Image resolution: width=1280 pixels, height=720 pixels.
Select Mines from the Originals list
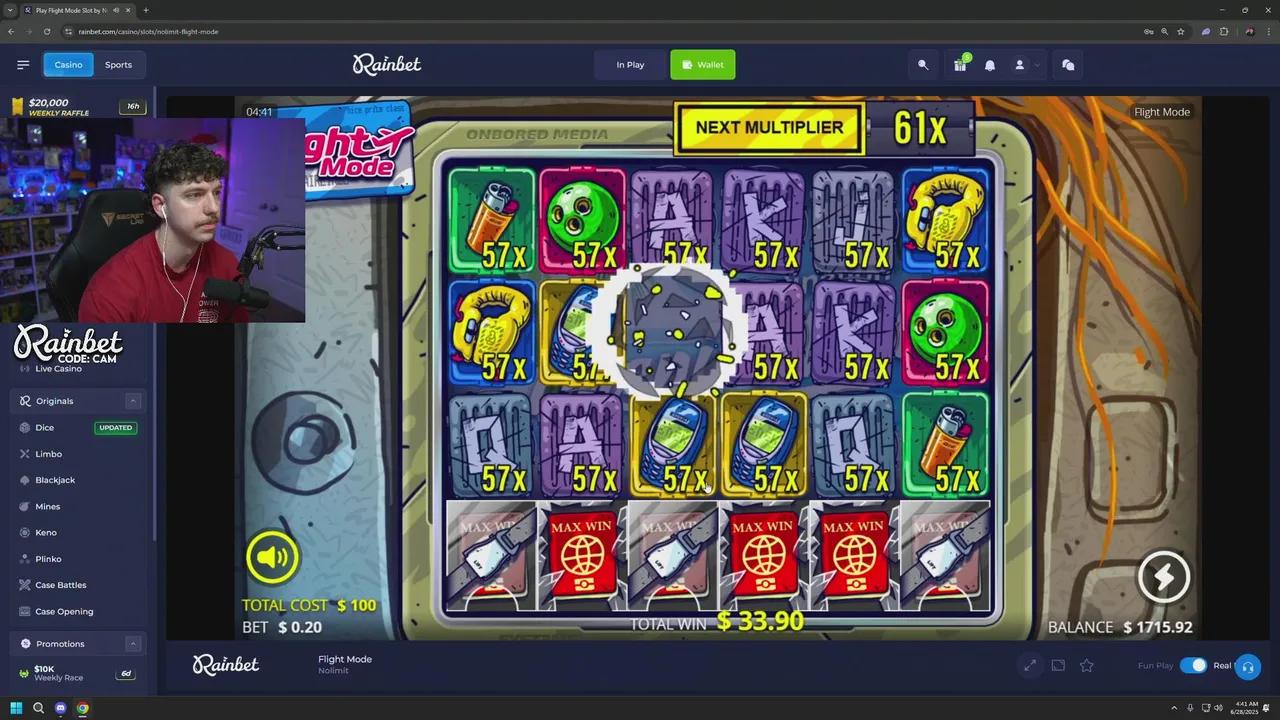[x=47, y=506]
